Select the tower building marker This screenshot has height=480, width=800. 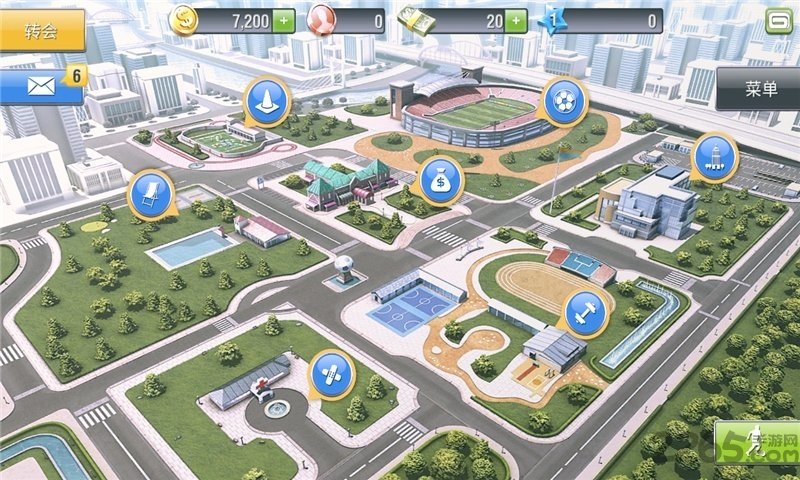(x=715, y=156)
